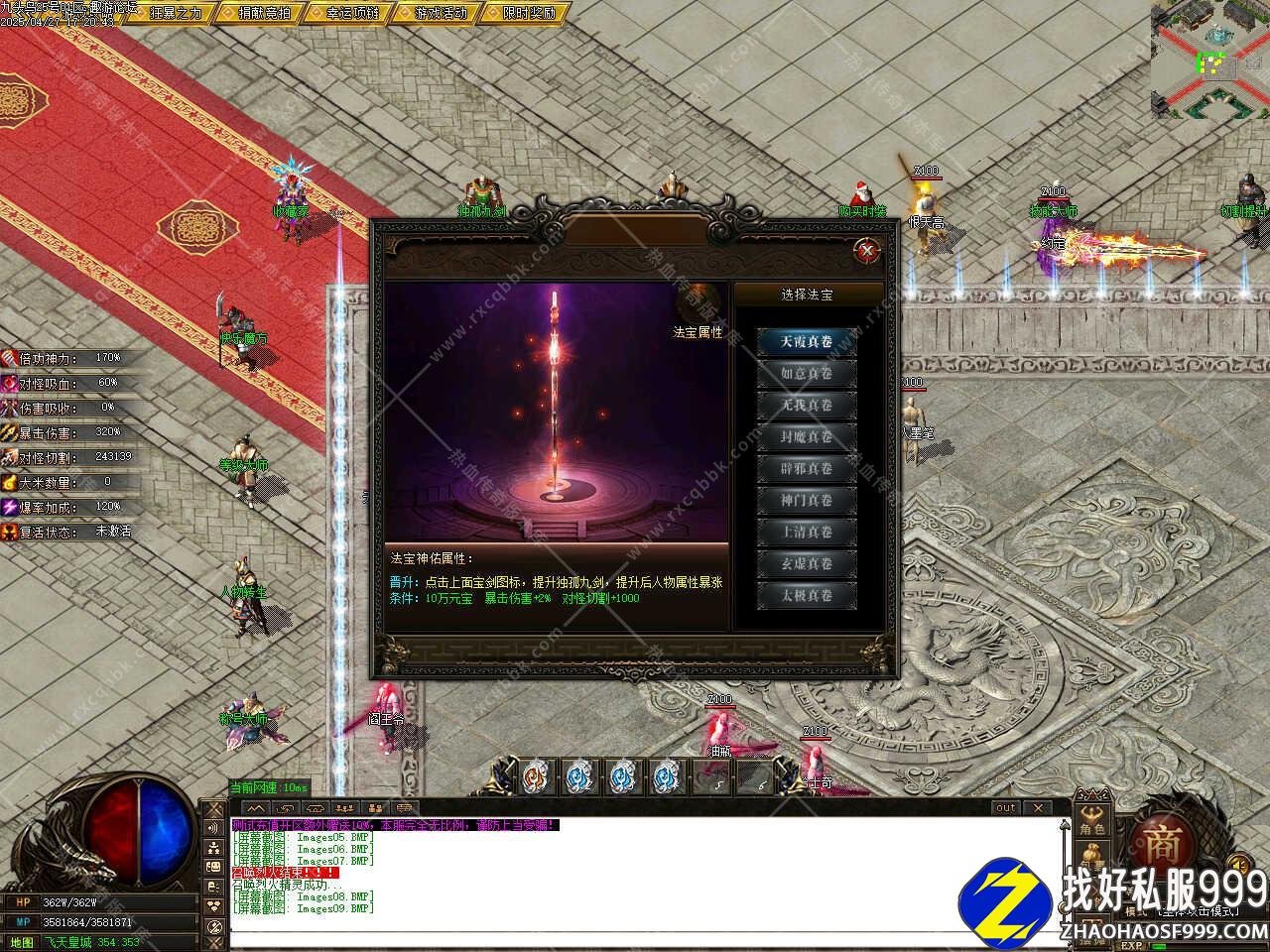1270x952 pixels.
Task: Open the 商 shop button
Action: coord(1163,845)
